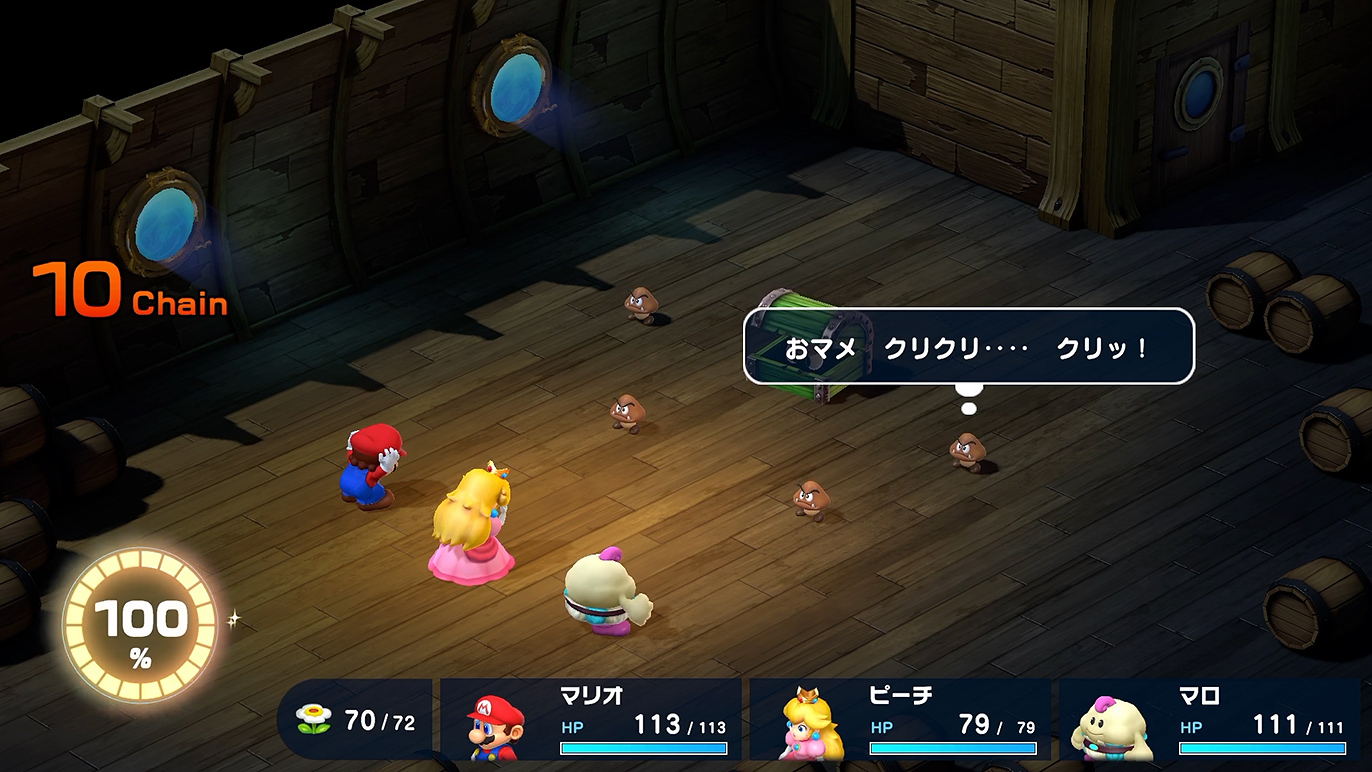1372x772 pixels.
Task: Select Peach's party status panel
Action: [900, 720]
